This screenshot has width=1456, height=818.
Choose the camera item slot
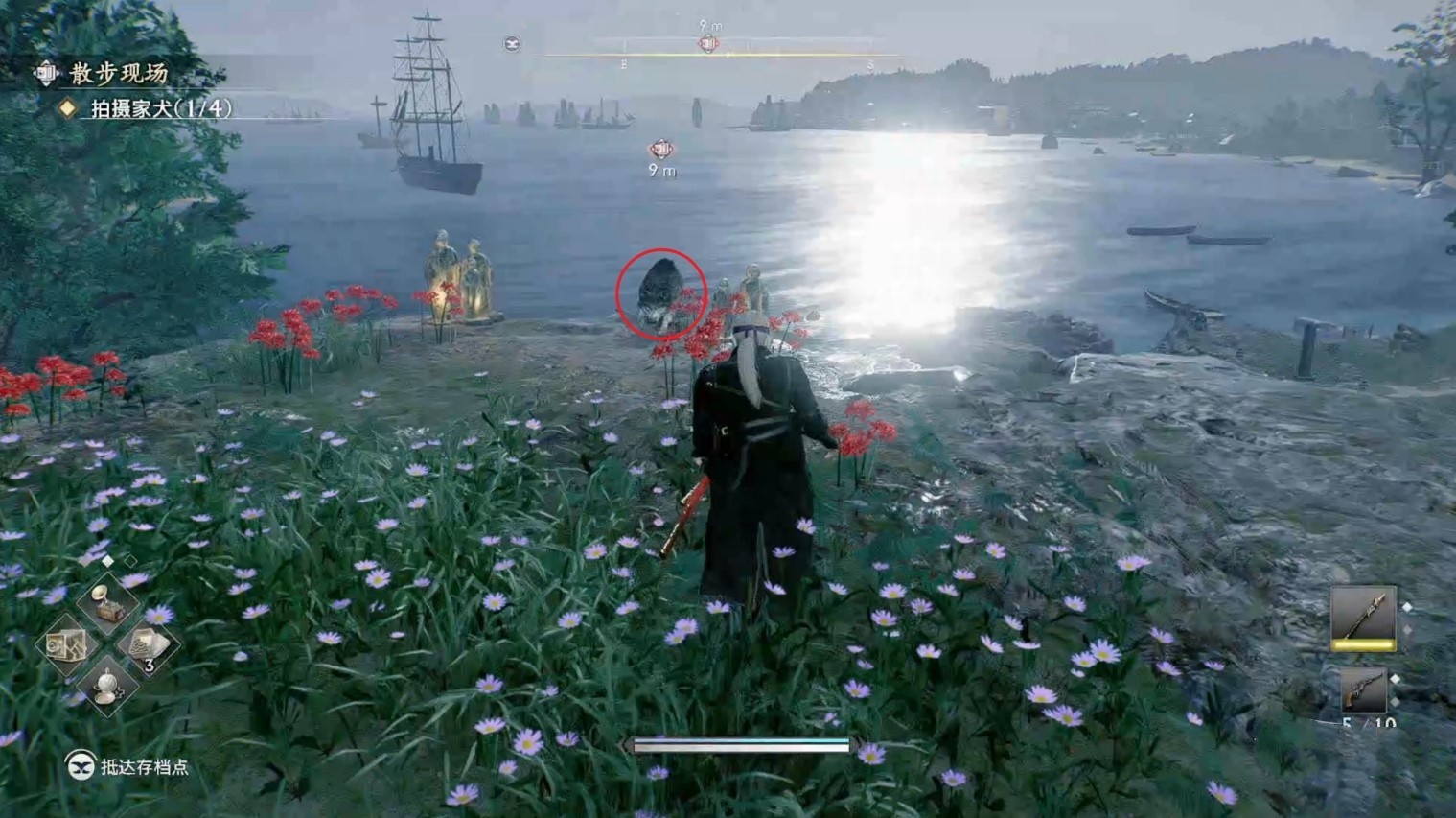click(x=66, y=645)
